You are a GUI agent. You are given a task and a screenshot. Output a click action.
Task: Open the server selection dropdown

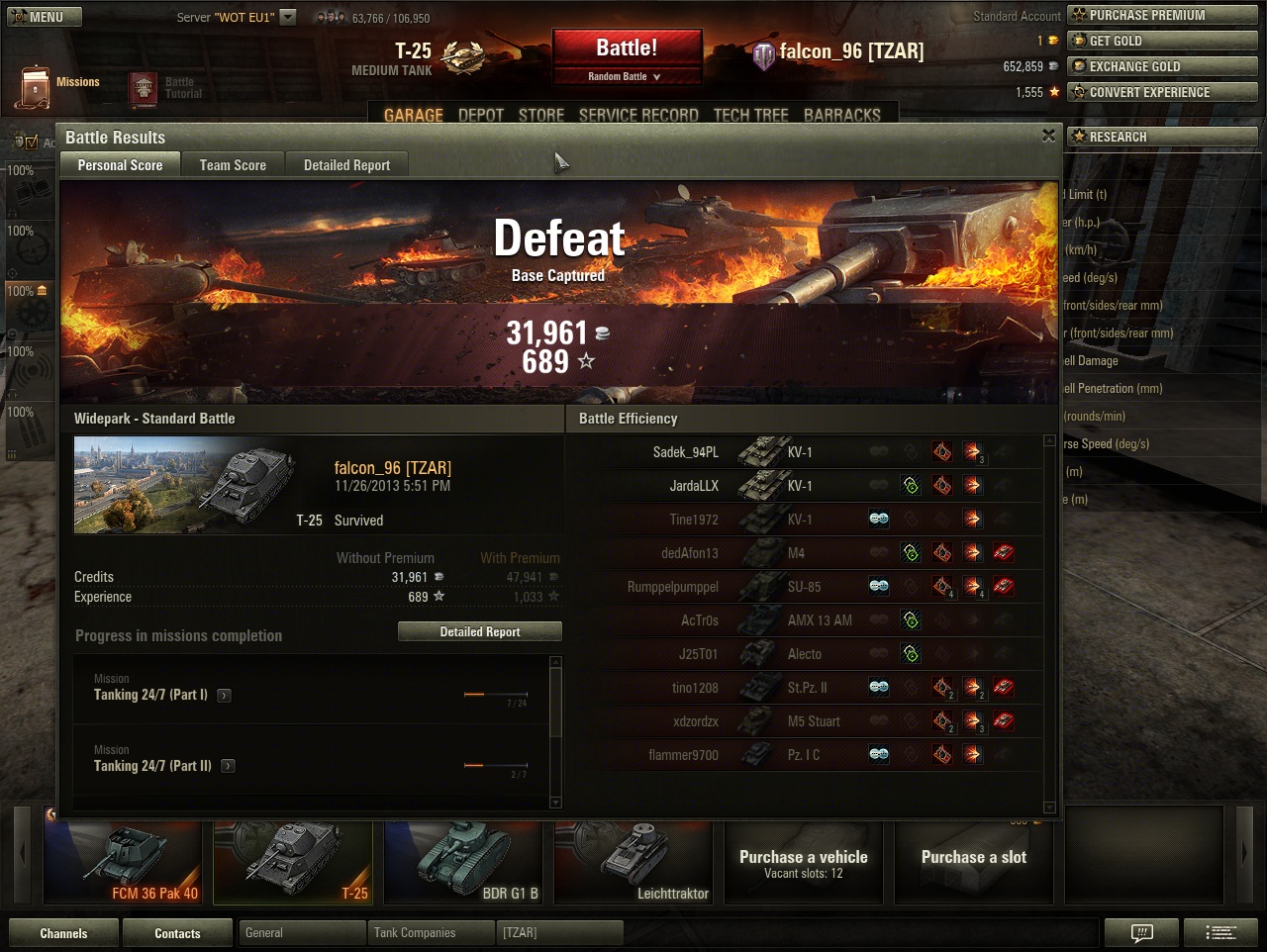click(x=287, y=17)
